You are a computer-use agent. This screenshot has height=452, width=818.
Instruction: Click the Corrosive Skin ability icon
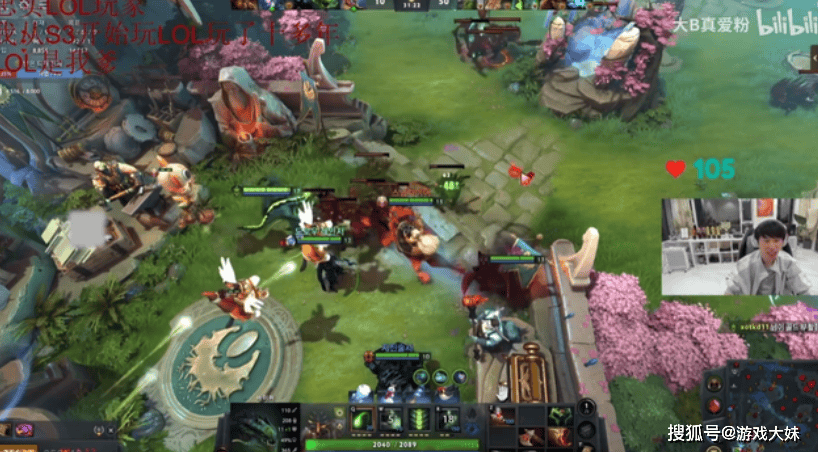point(420,419)
